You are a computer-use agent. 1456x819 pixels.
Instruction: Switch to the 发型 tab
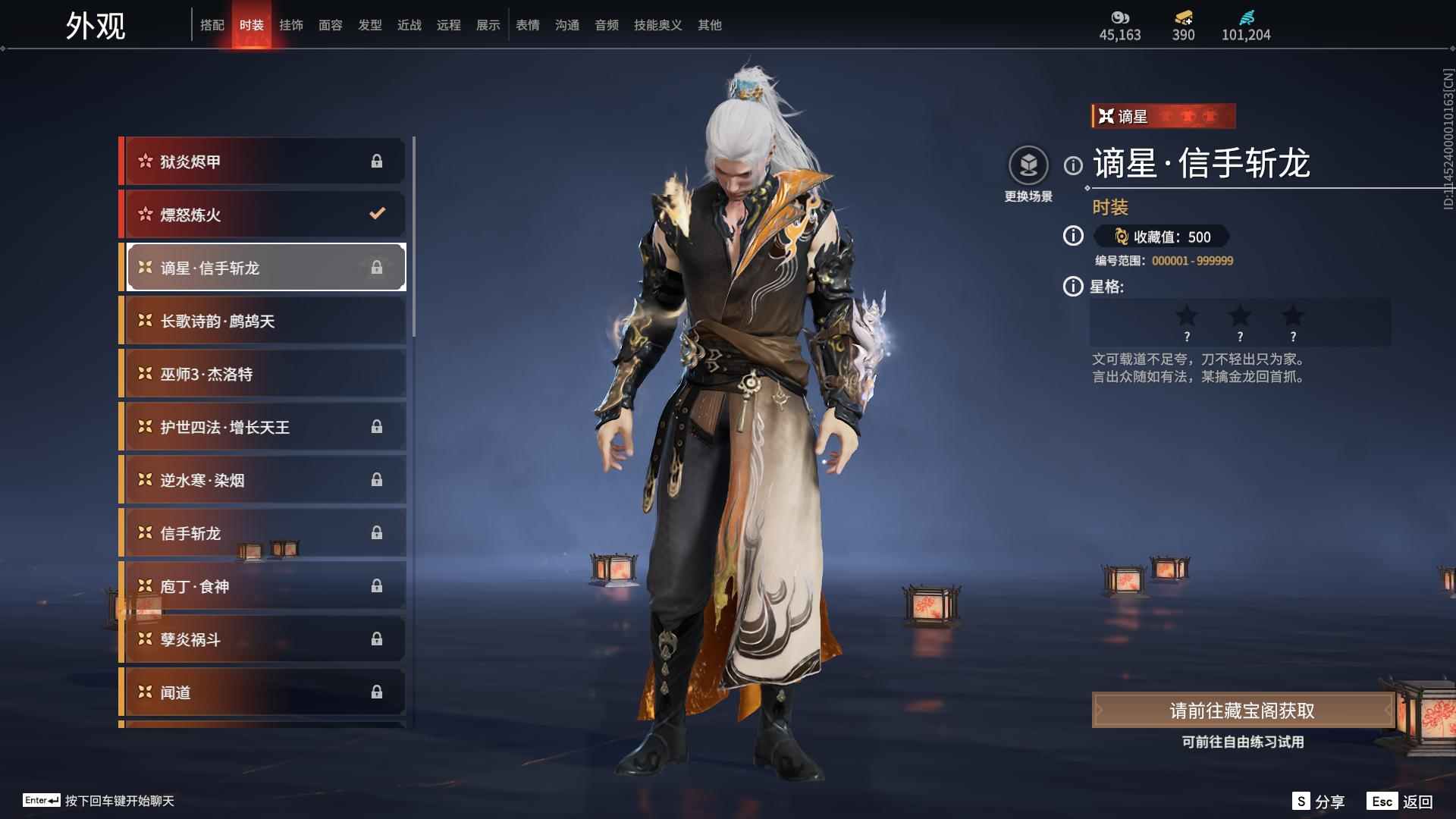click(x=369, y=25)
